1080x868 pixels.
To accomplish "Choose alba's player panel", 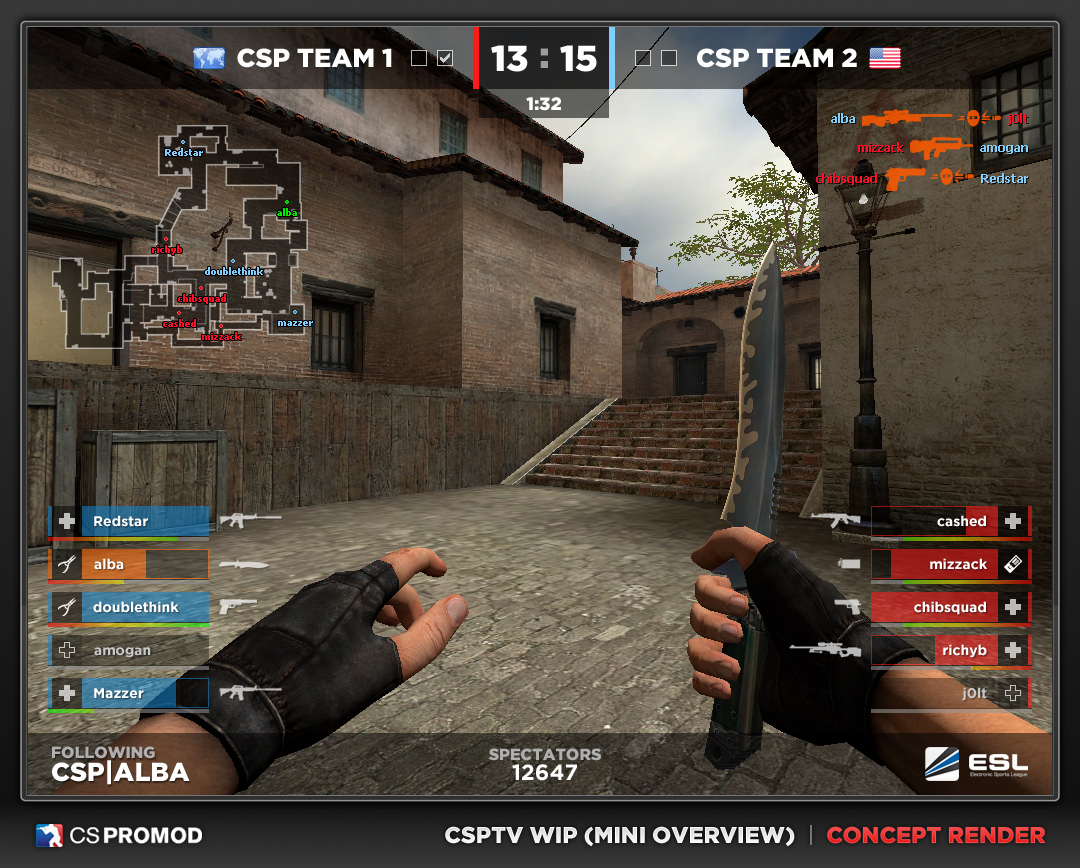I will 129,564.
